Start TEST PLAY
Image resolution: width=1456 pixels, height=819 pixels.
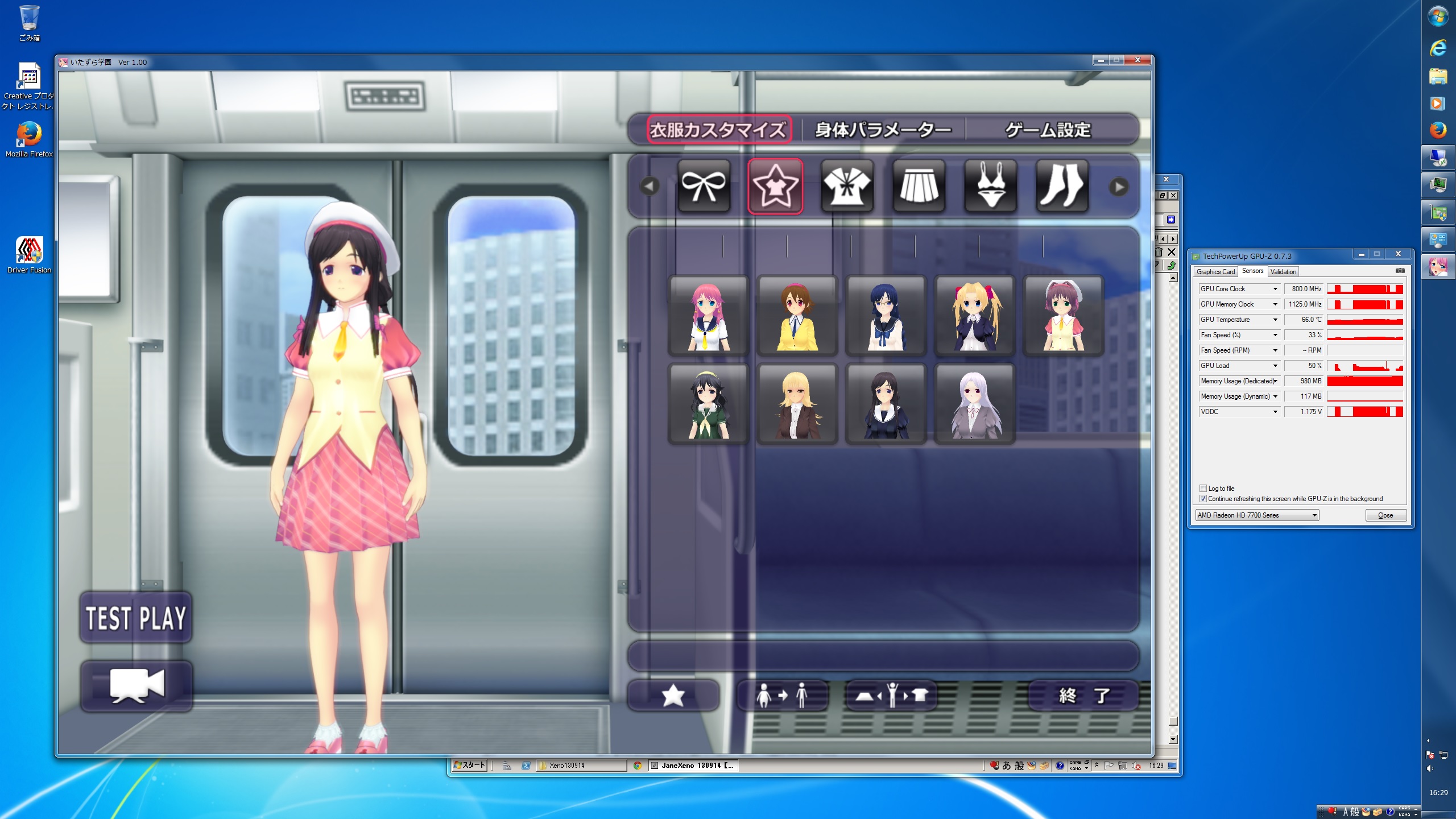(x=136, y=618)
